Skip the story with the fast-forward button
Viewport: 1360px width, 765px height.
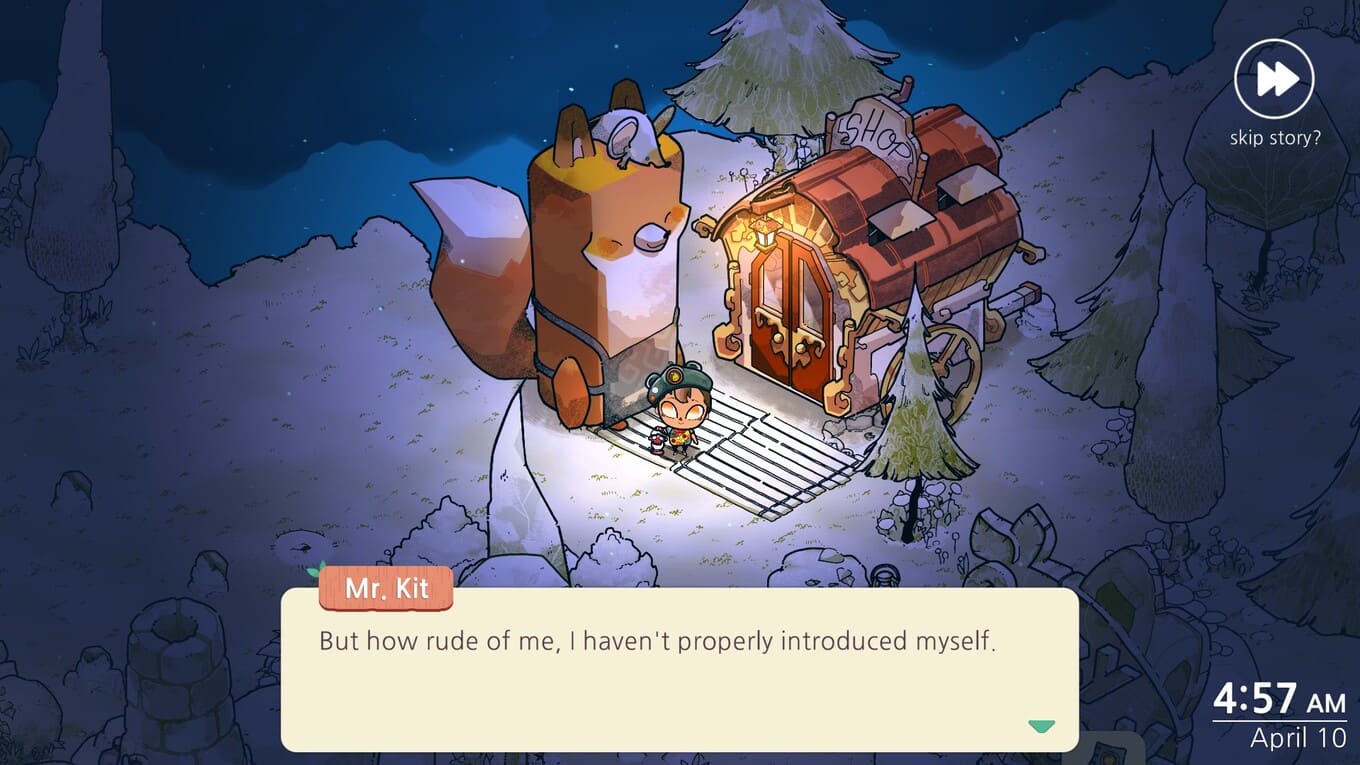coord(1274,80)
